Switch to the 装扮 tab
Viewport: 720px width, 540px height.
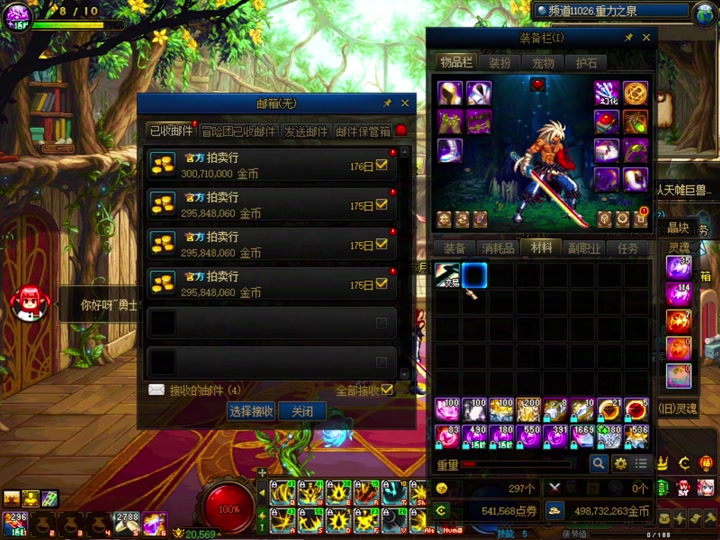click(x=500, y=63)
